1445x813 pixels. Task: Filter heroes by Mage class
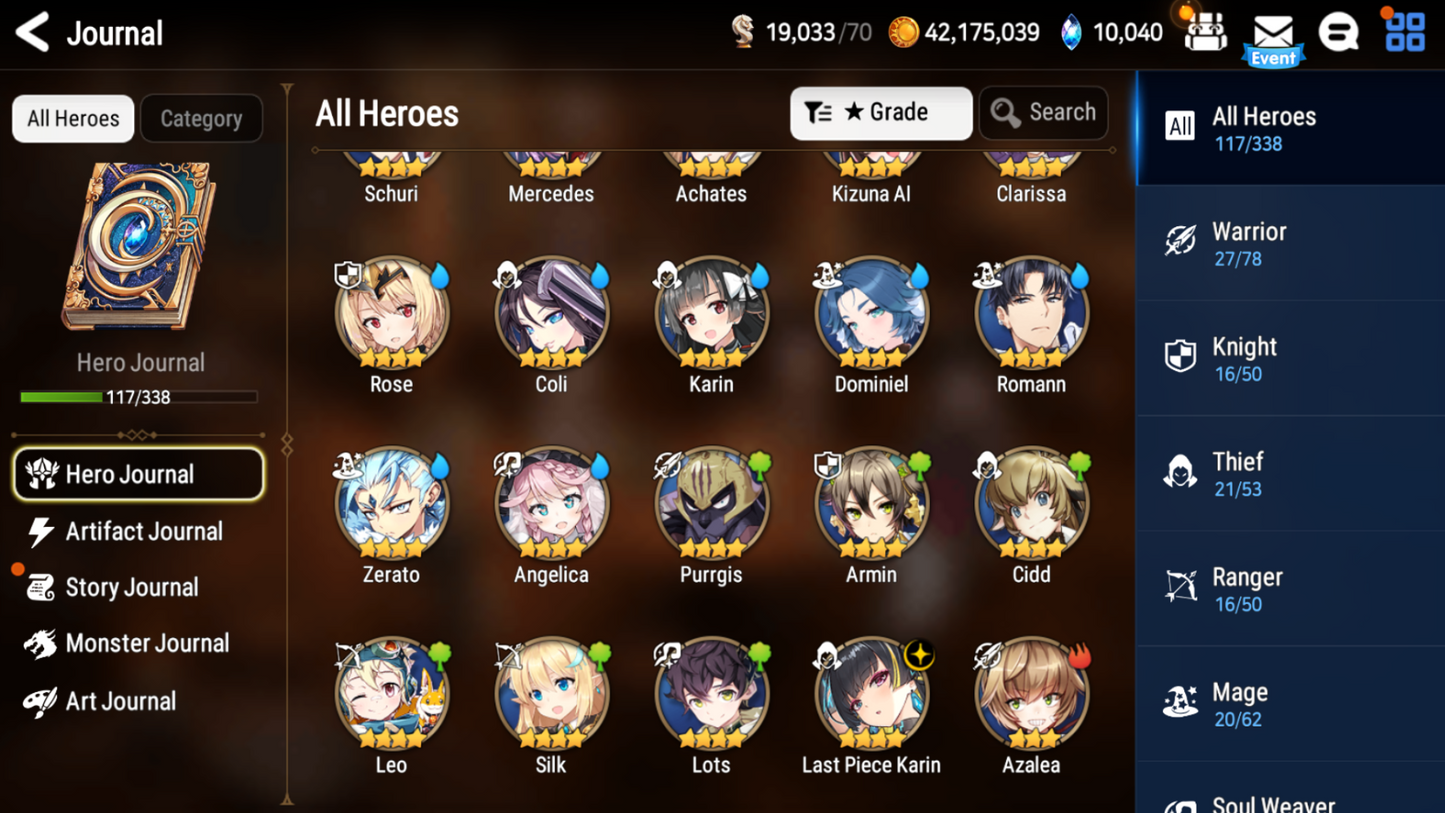click(x=1290, y=704)
